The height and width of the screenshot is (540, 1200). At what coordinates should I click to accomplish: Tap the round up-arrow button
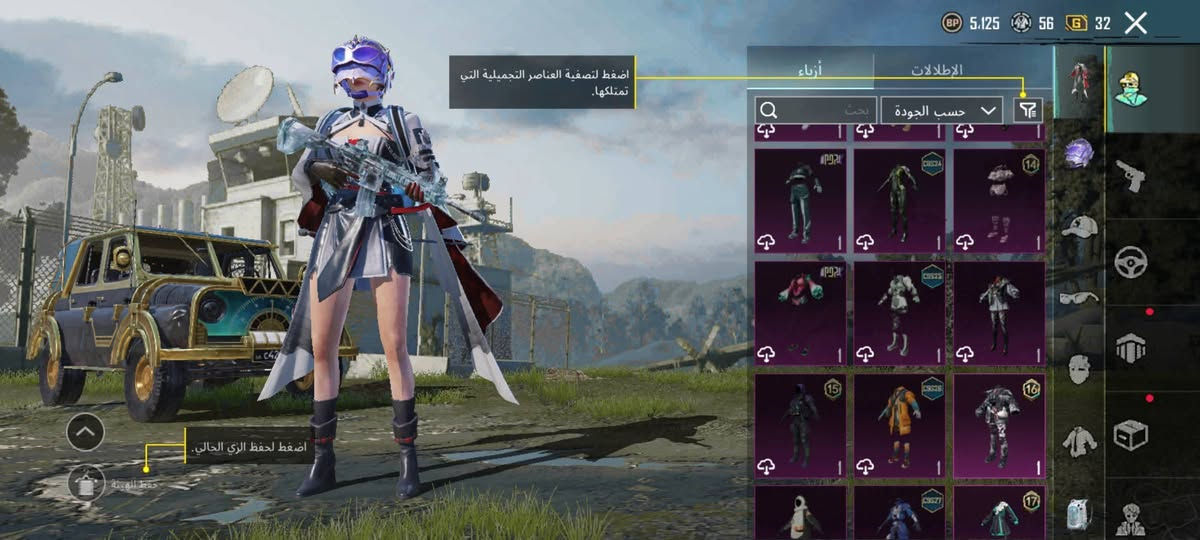tap(86, 432)
